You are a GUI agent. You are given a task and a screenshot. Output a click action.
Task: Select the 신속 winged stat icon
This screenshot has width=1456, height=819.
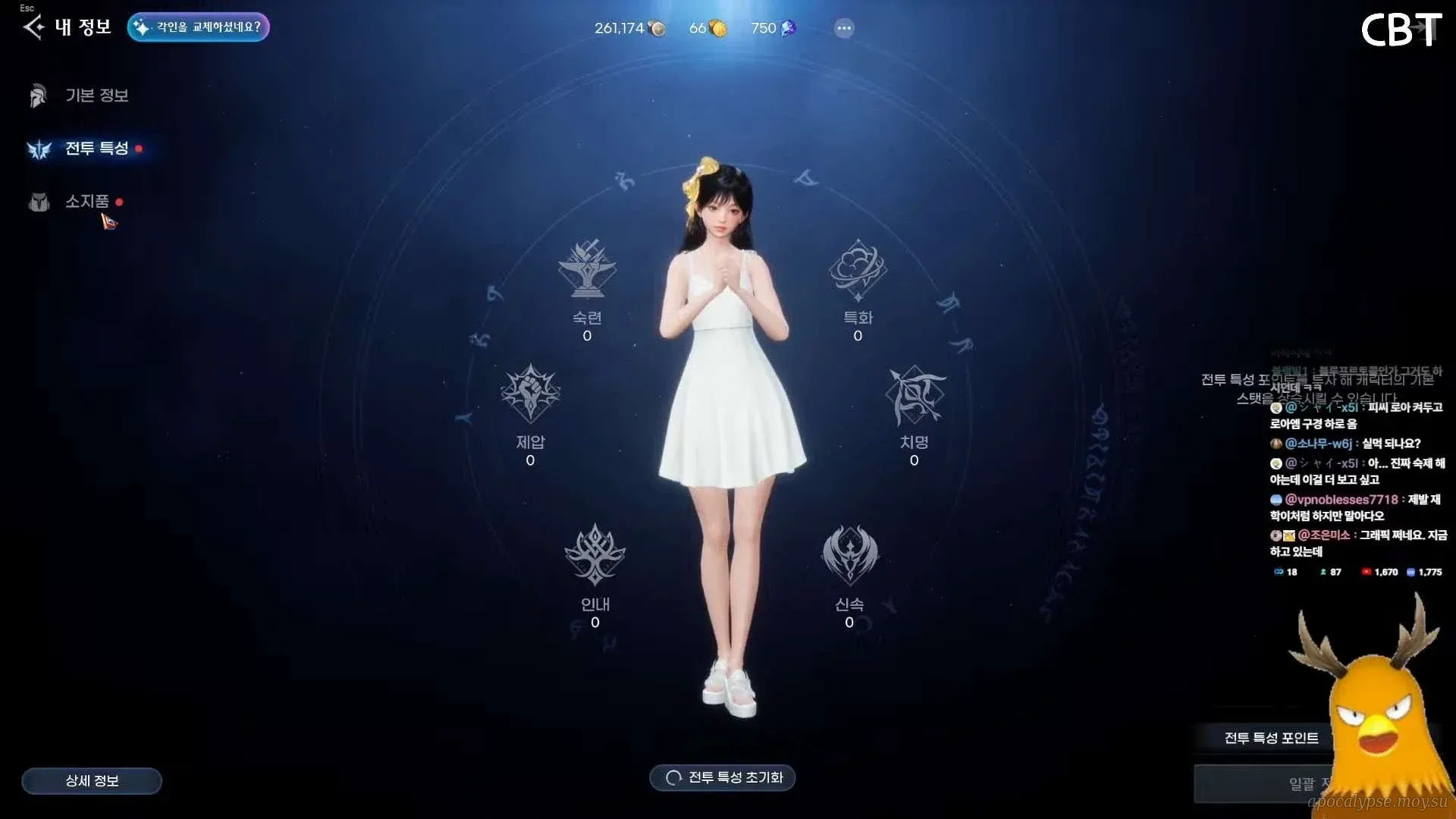click(x=849, y=556)
